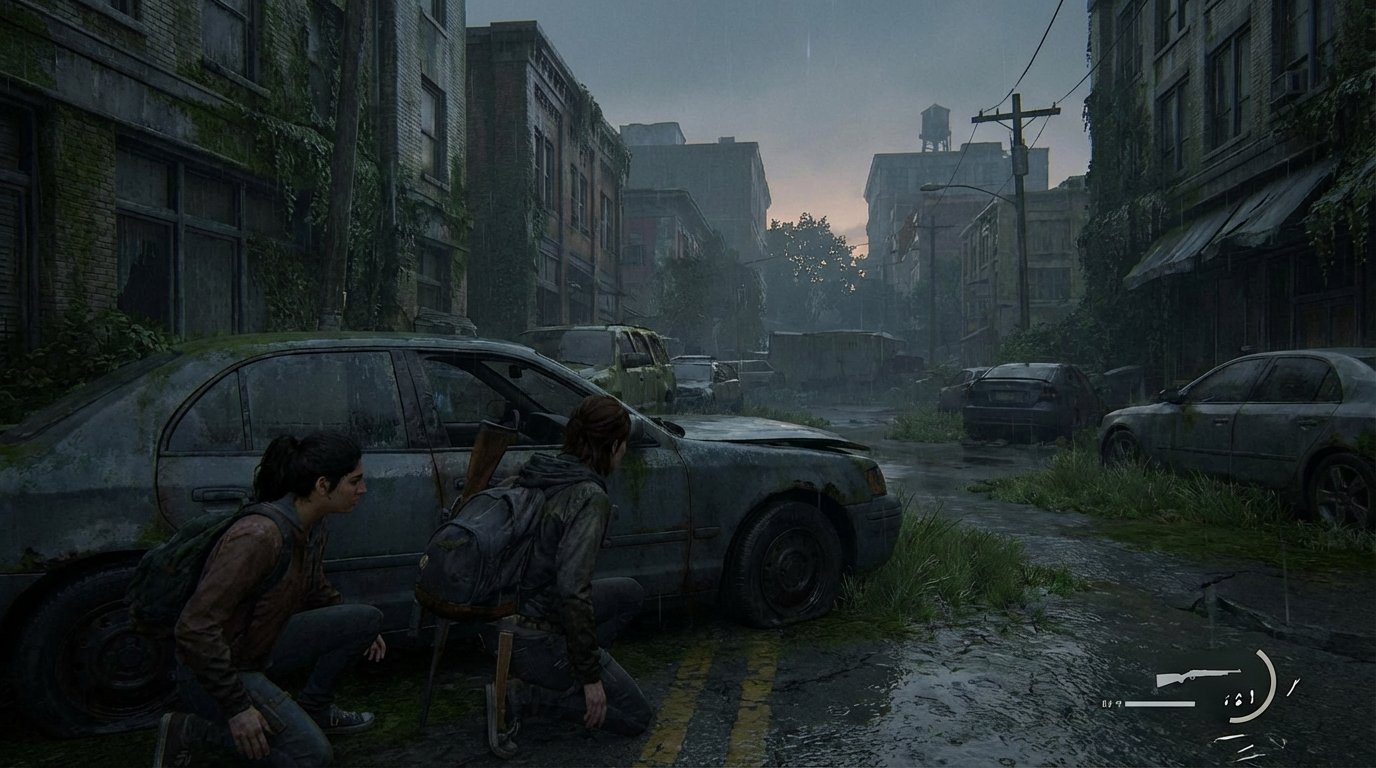Click the middle ammo round indicator
The width and height of the screenshot is (1376, 768).
click(1239, 699)
